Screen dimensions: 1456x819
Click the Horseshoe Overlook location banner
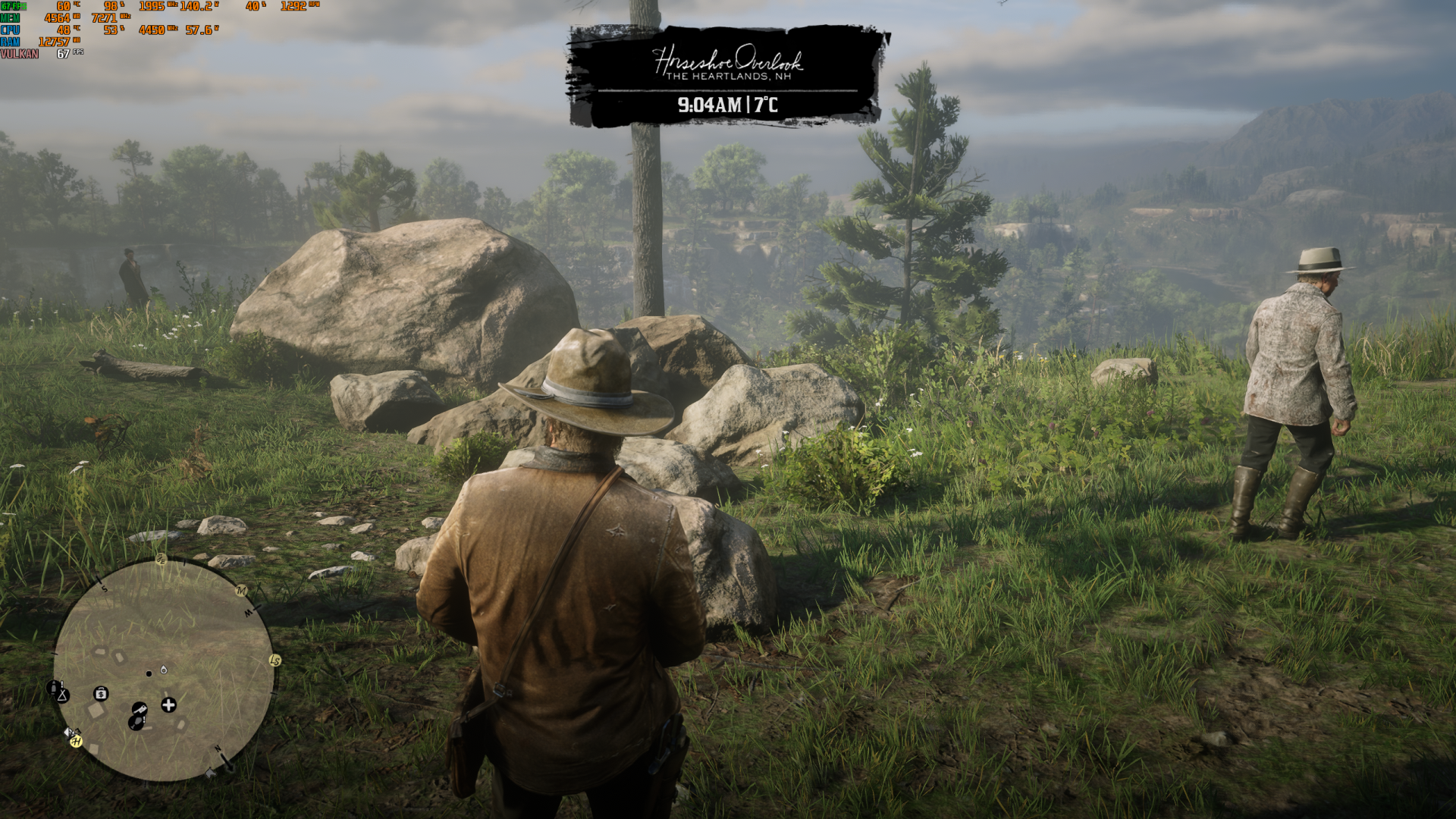(x=726, y=76)
